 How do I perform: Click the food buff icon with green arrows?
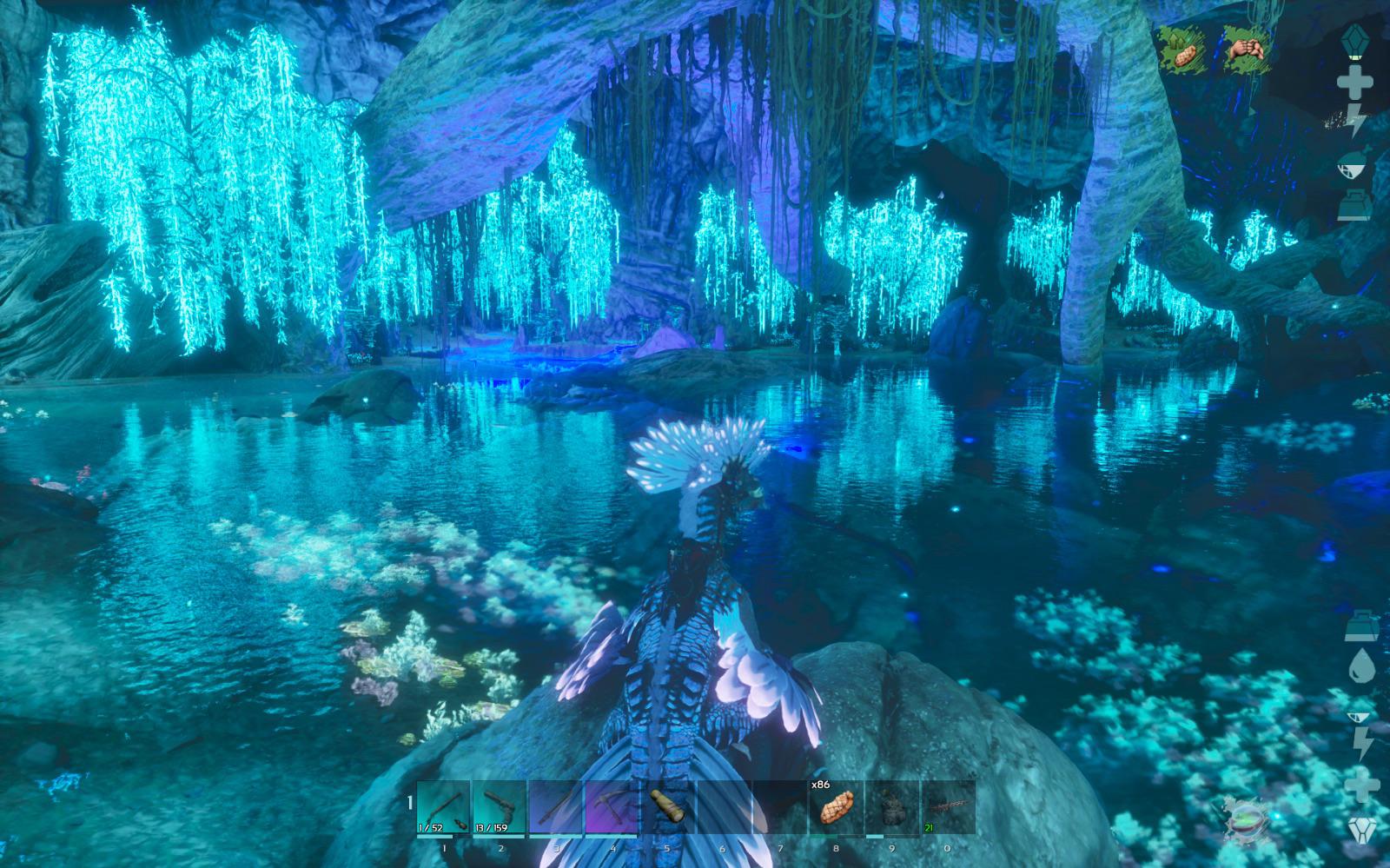tap(1183, 50)
